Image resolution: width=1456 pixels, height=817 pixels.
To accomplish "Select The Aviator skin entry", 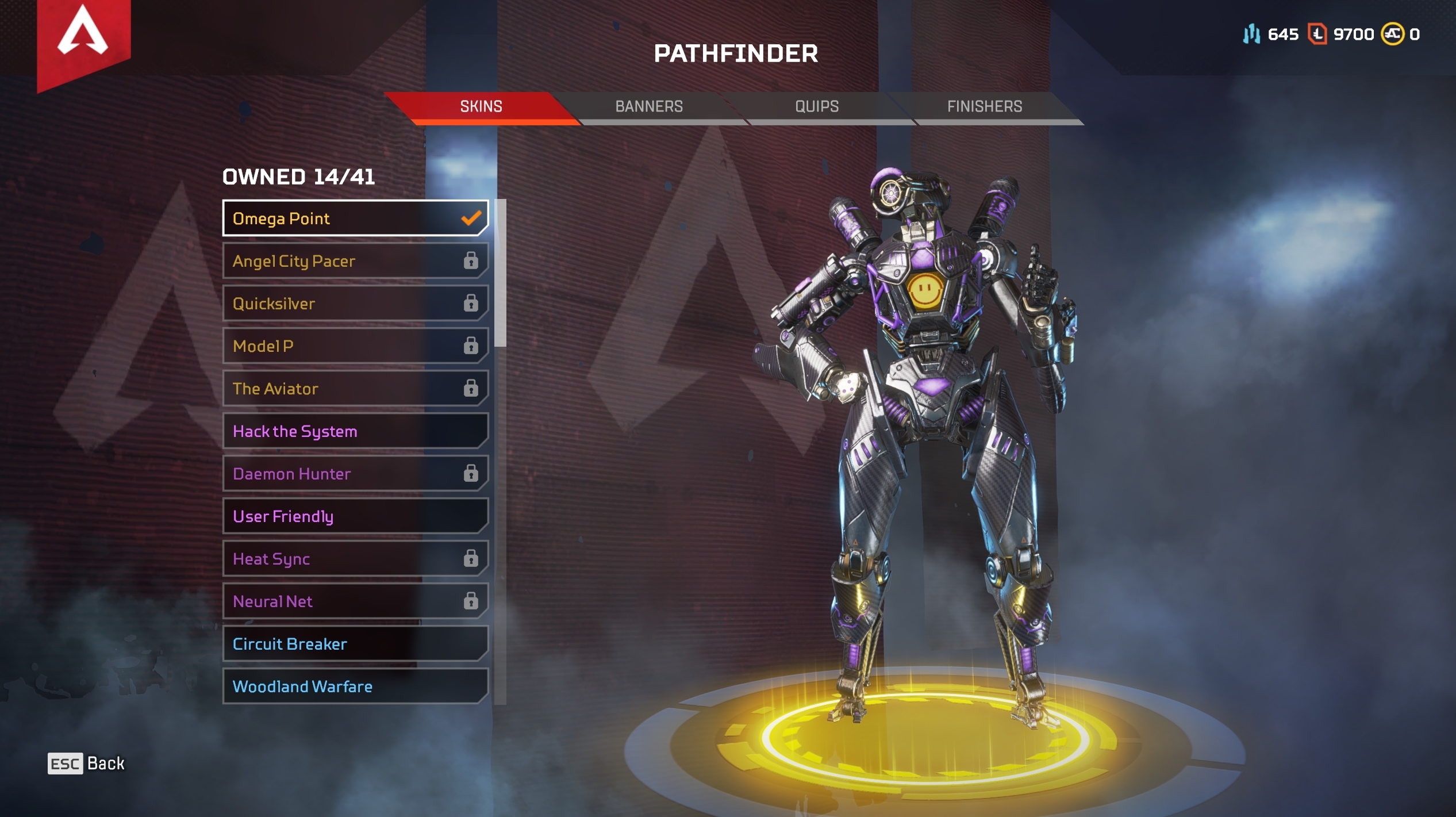I will pos(355,389).
